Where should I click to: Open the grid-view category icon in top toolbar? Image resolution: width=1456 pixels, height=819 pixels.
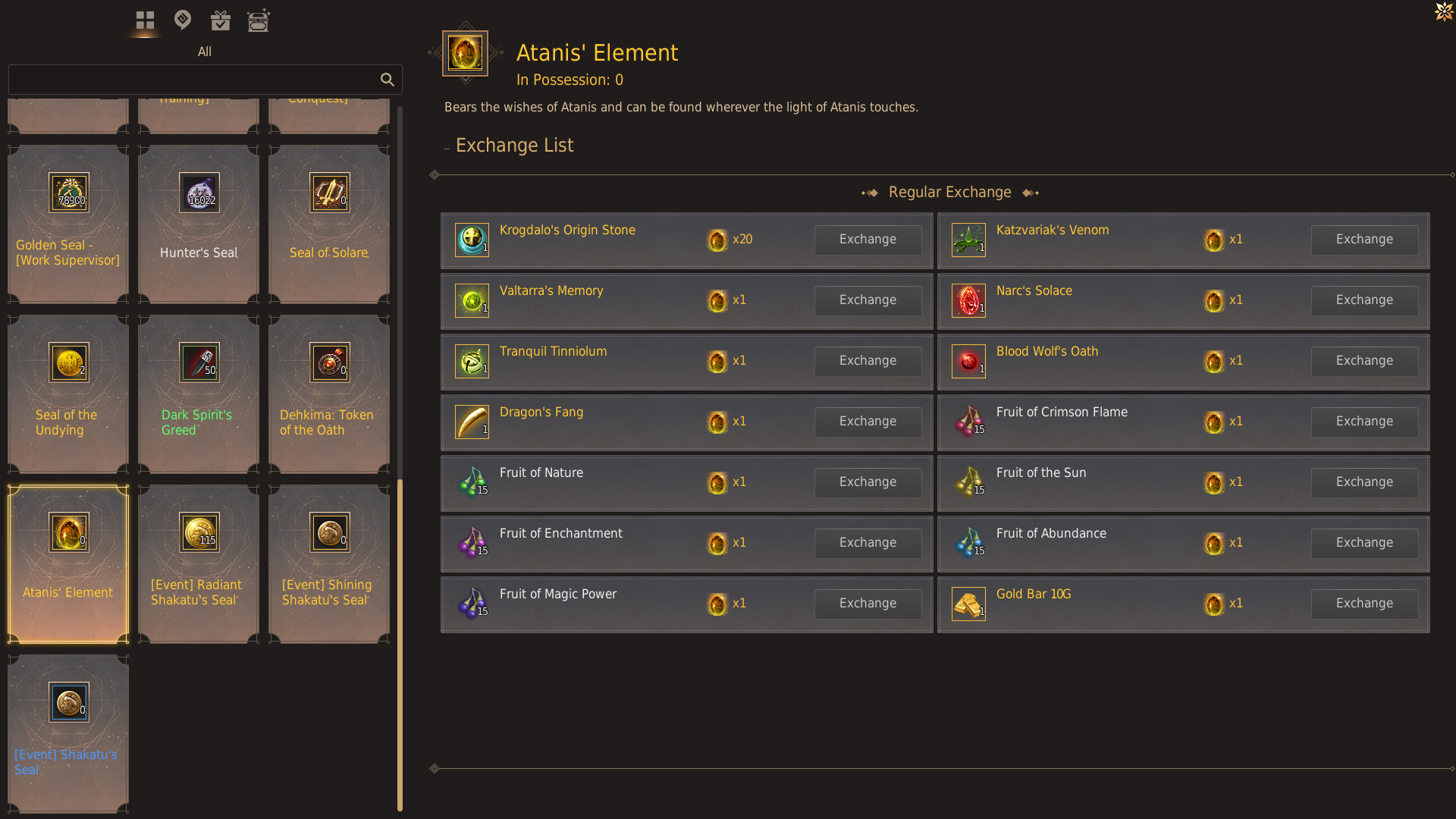point(144,20)
